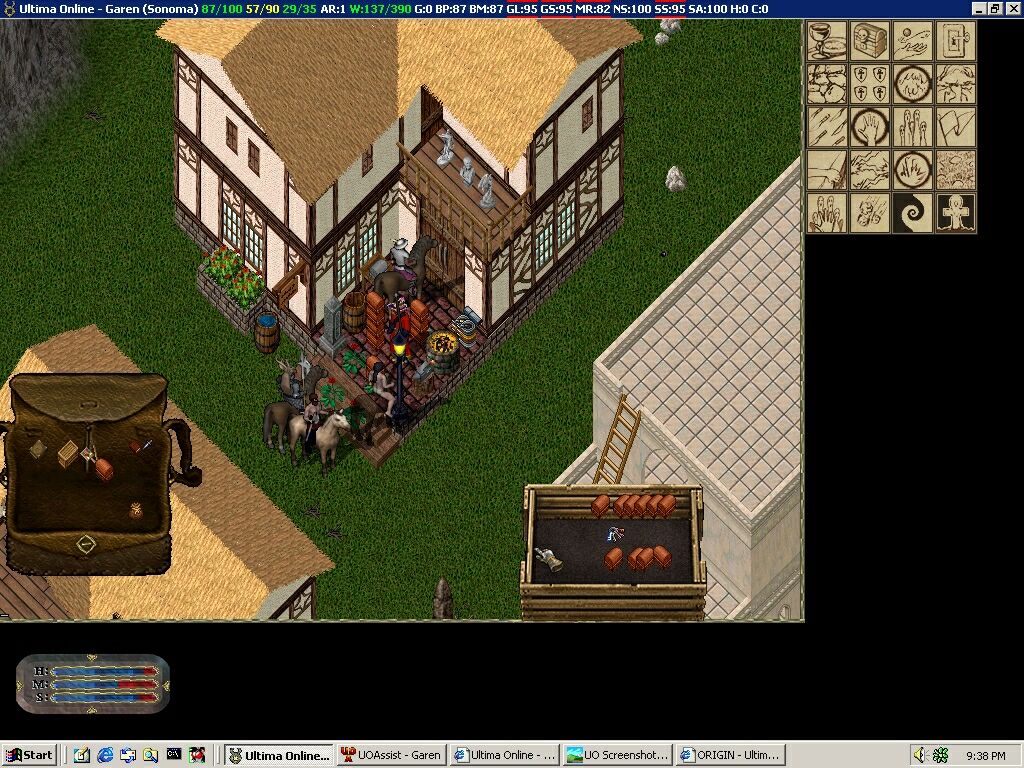Image resolution: width=1024 pixels, height=768 pixels.
Task: Select the open hand in circle spell
Action: coord(870,128)
